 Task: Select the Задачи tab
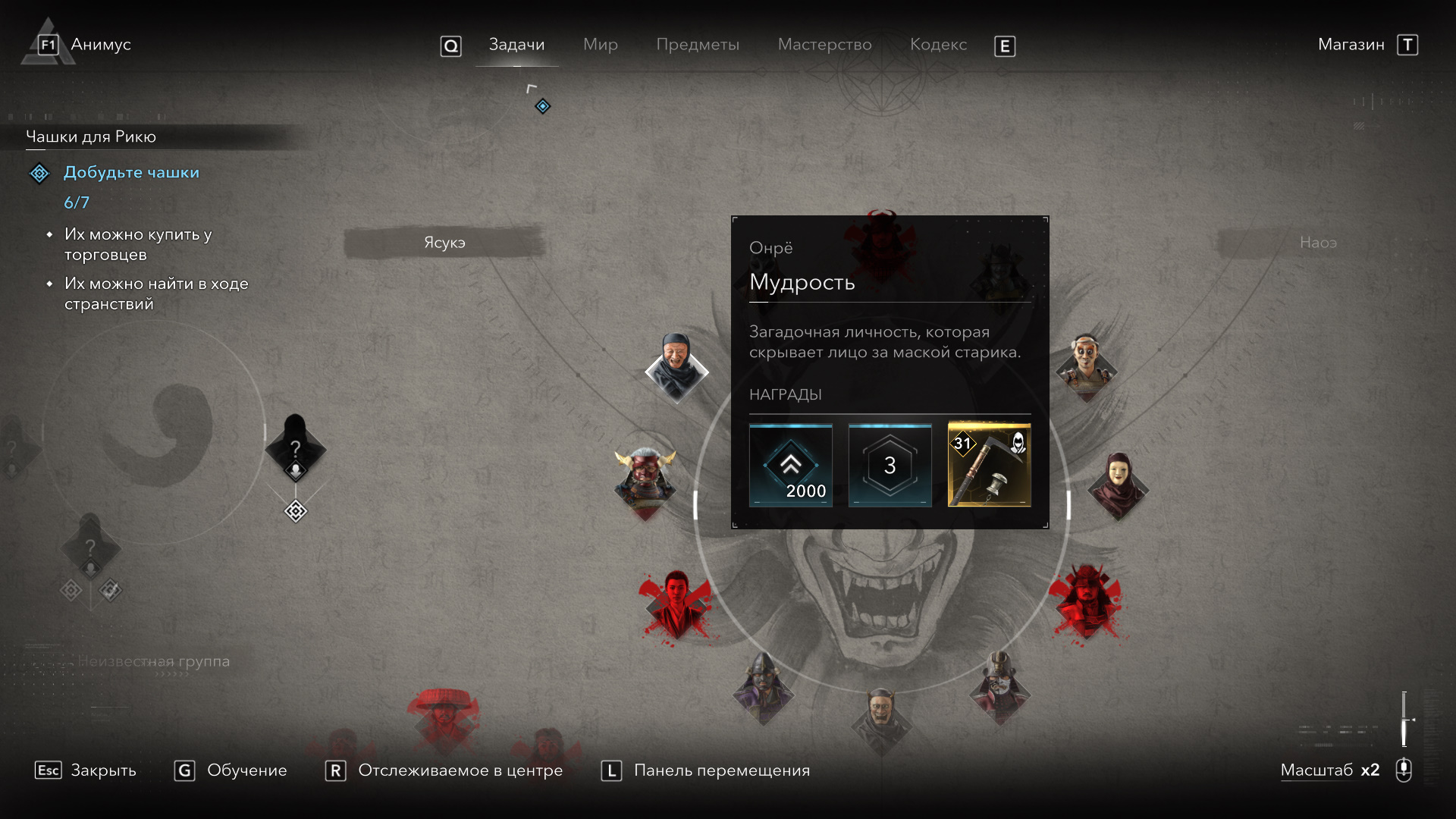point(516,45)
